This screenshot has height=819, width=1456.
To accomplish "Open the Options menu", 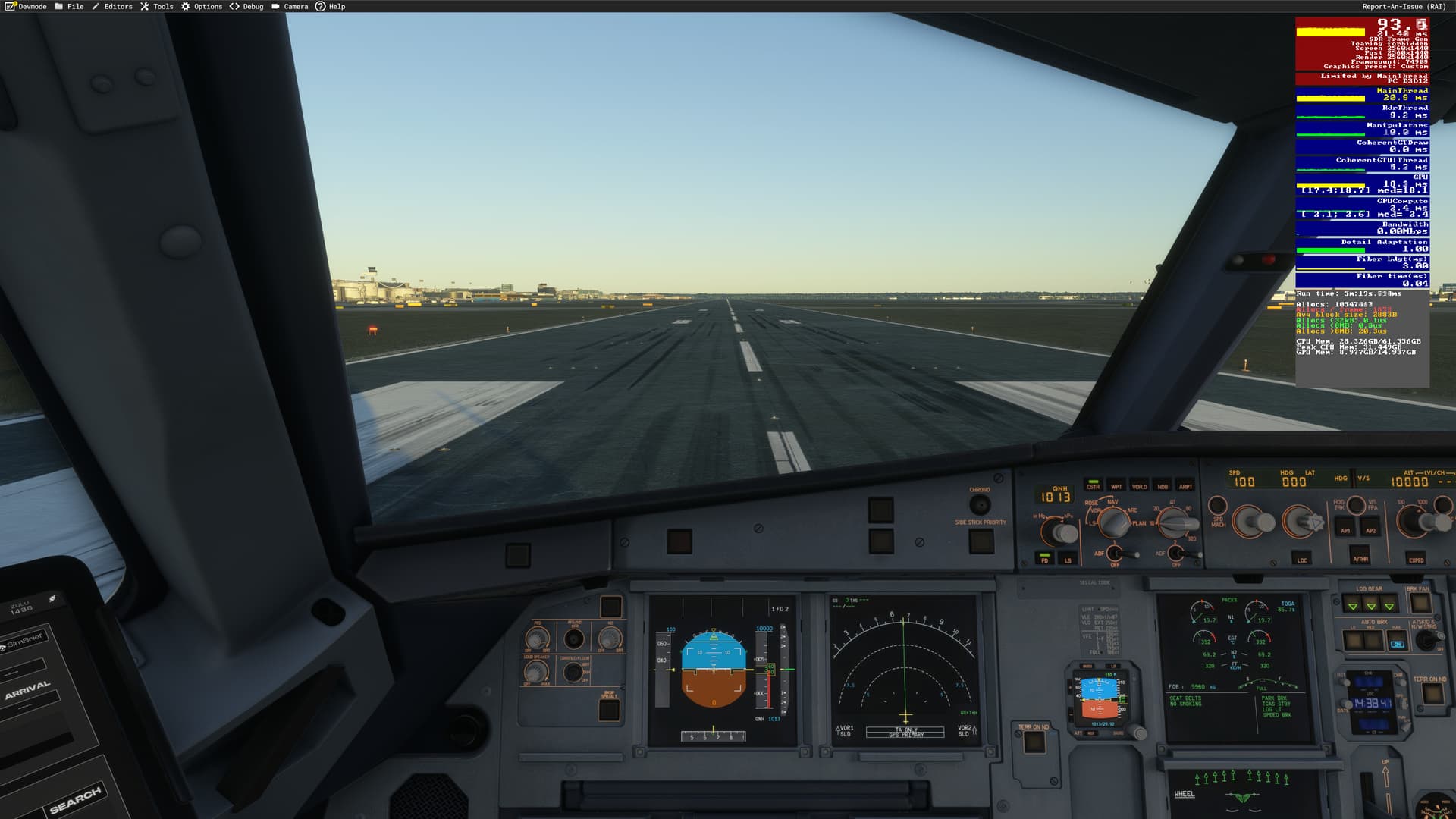I will pos(202,6).
